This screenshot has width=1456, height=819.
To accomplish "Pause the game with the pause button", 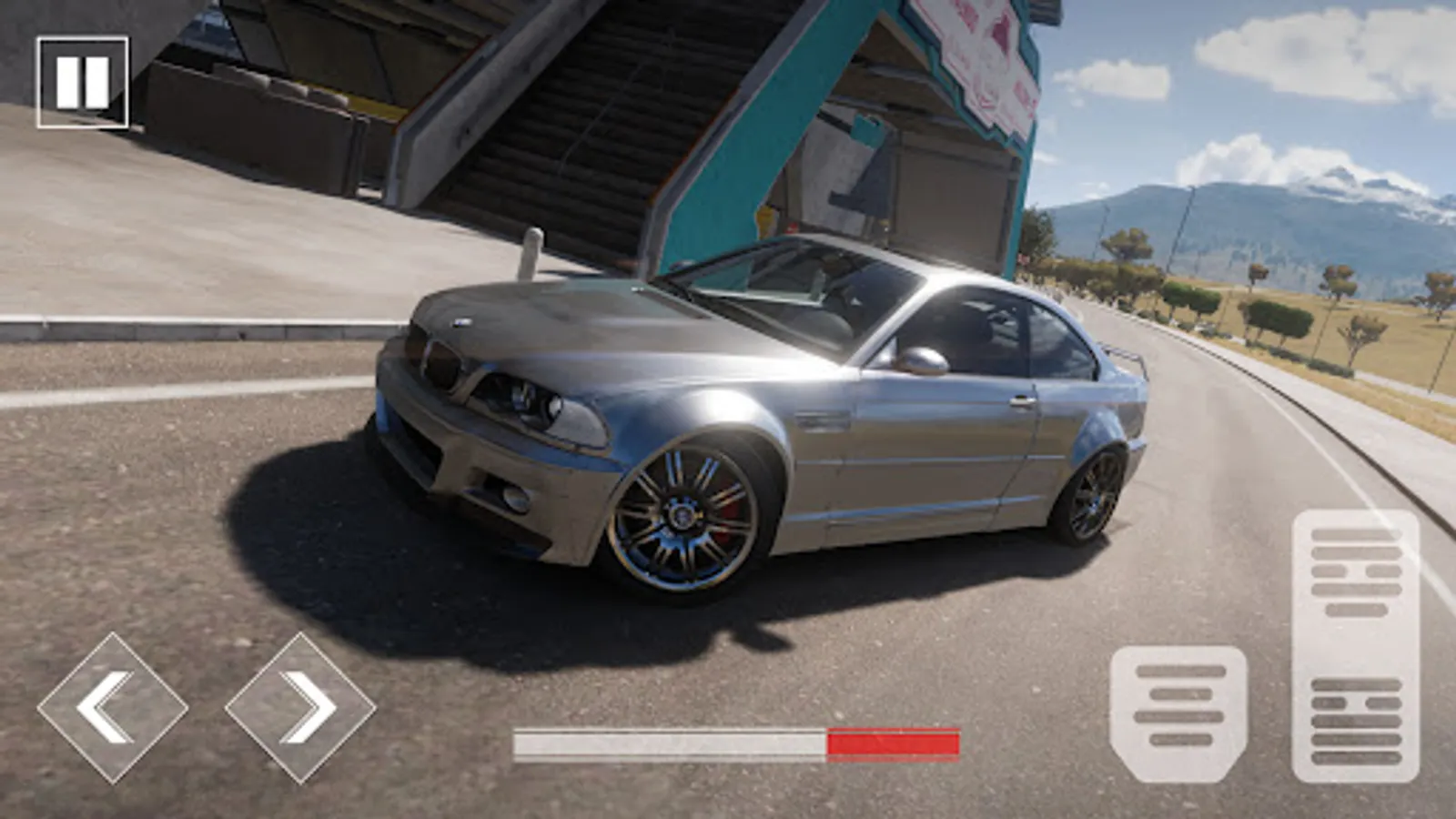I will pos(82,82).
